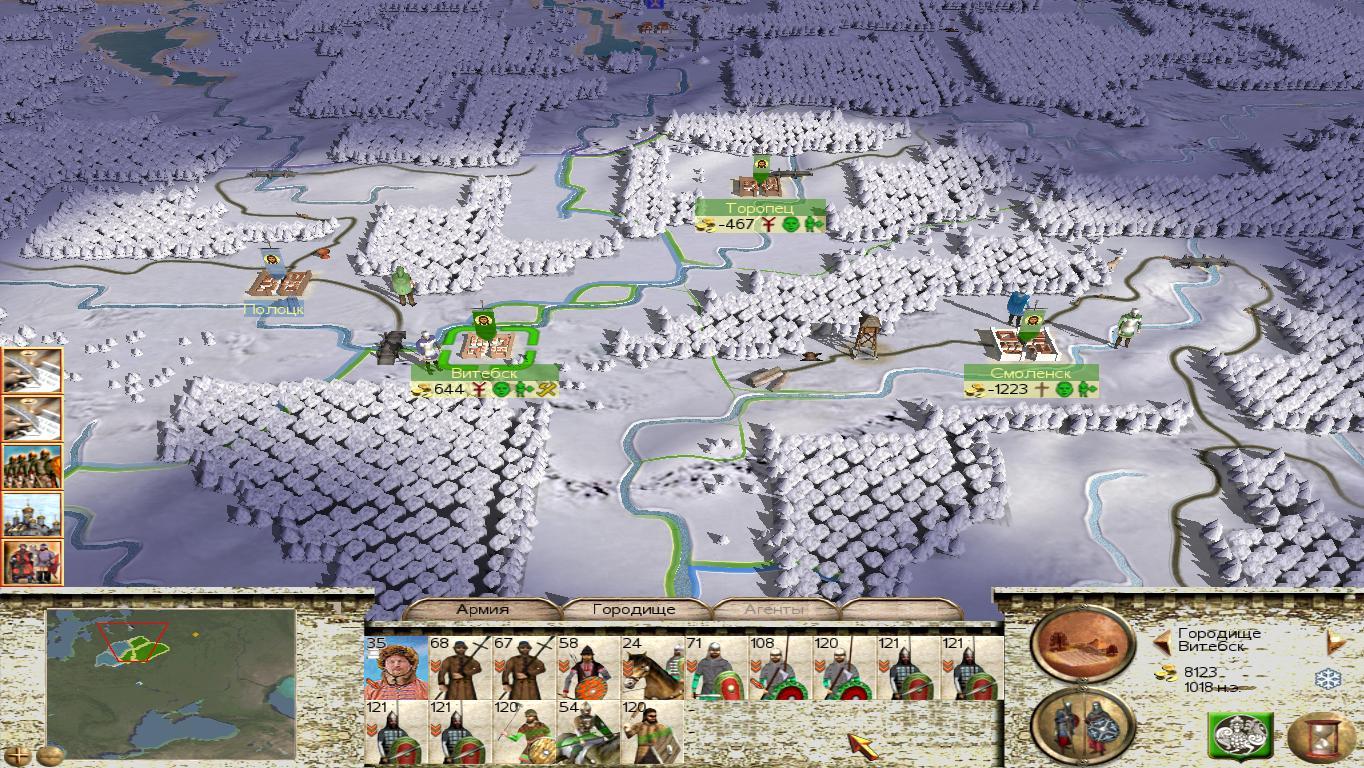Open the Городище tab
This screenshot has width=1364, height=768.
(x=634, y=609)
